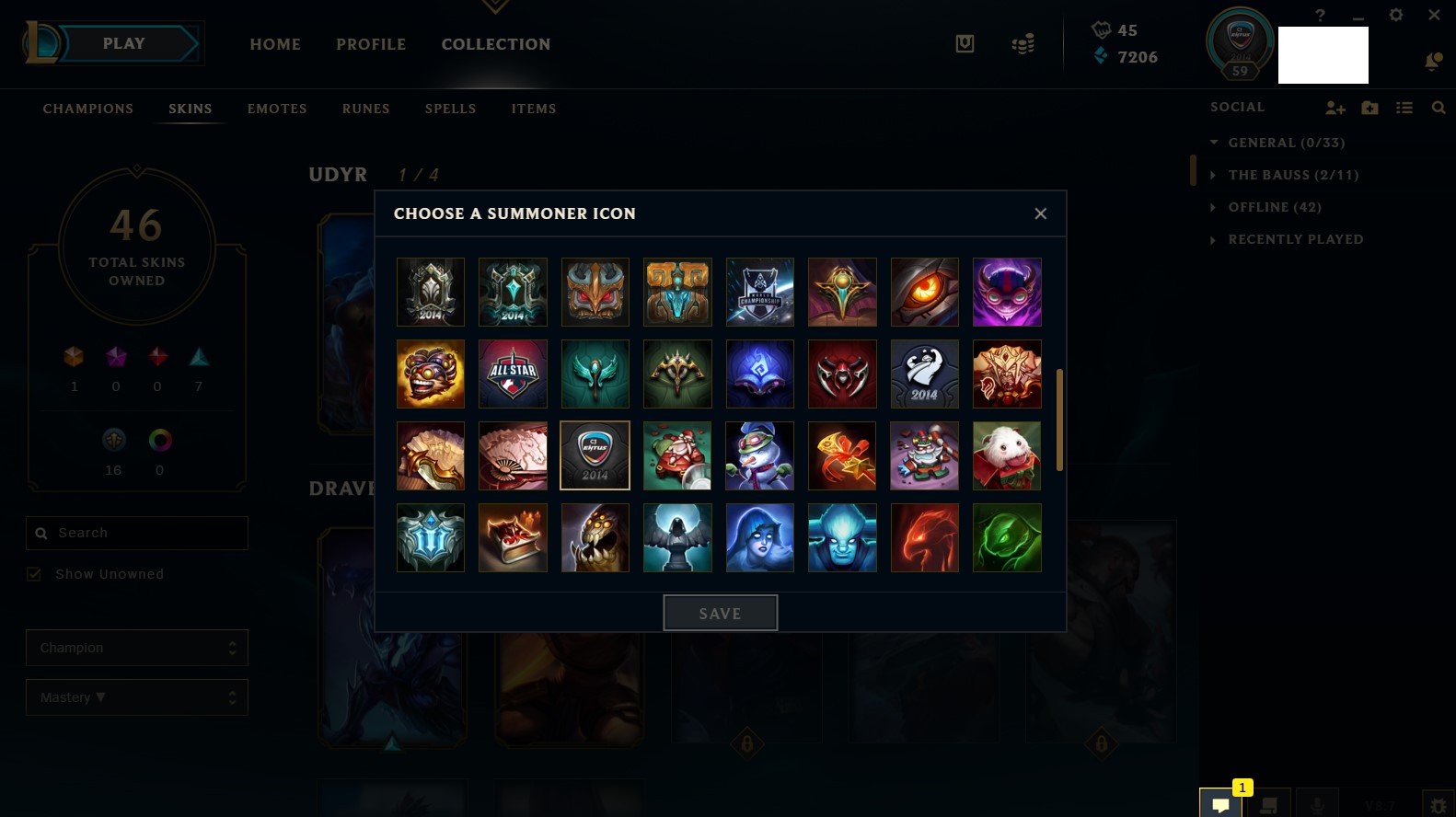1456x817 pixels.
Task: Choose the green serpent icon
Action: pyautogui.click(x=1007, y=537)
